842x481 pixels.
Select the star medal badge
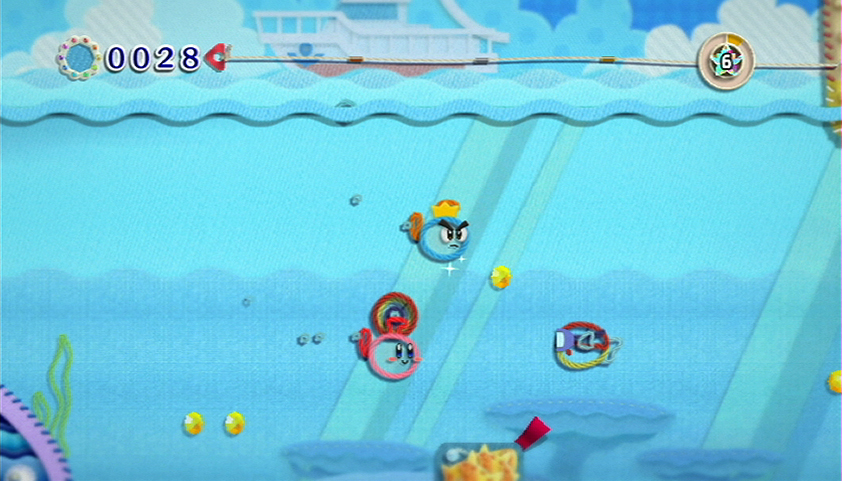coord(726,58)
